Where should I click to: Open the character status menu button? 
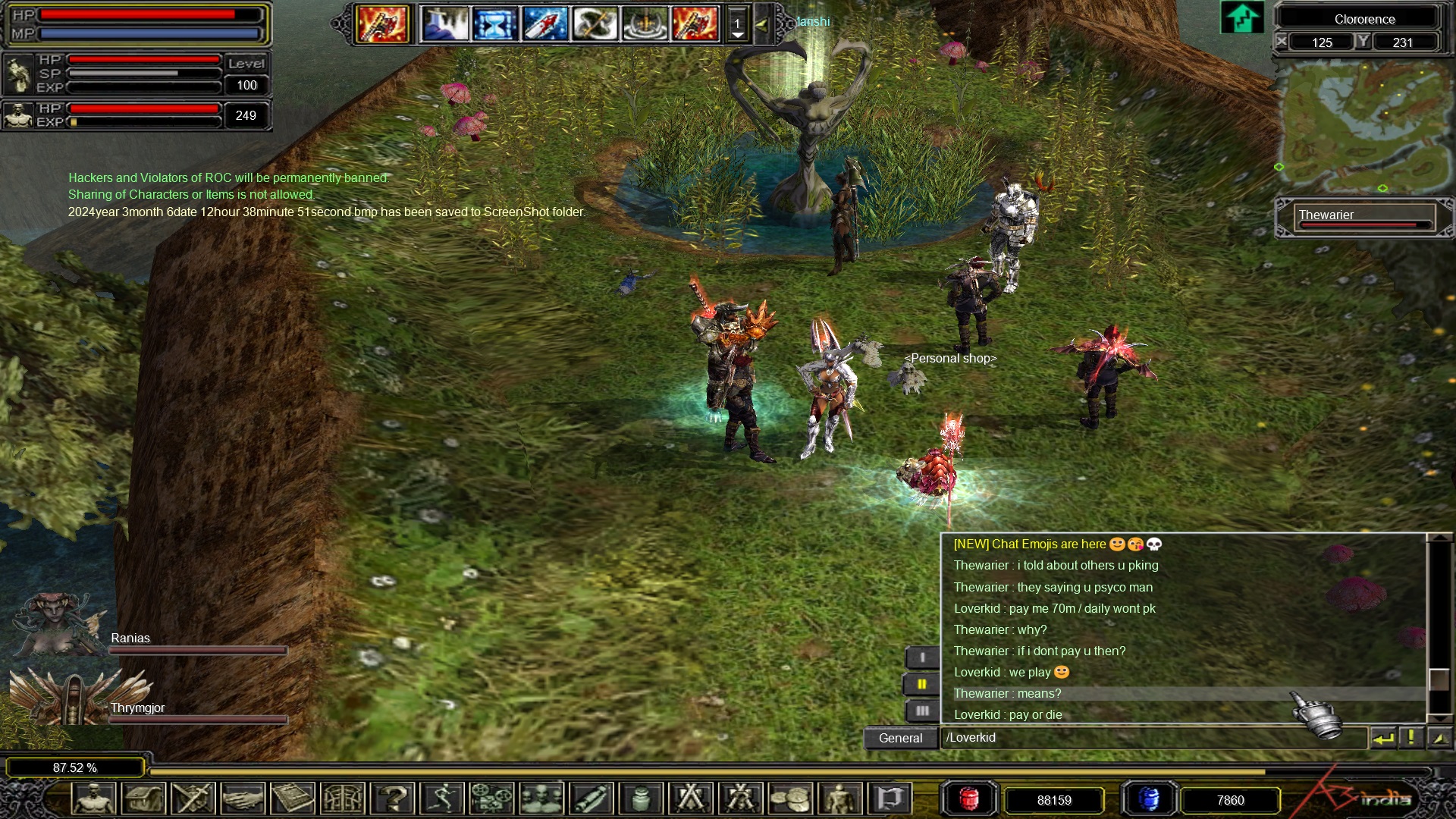coord(94,799)
